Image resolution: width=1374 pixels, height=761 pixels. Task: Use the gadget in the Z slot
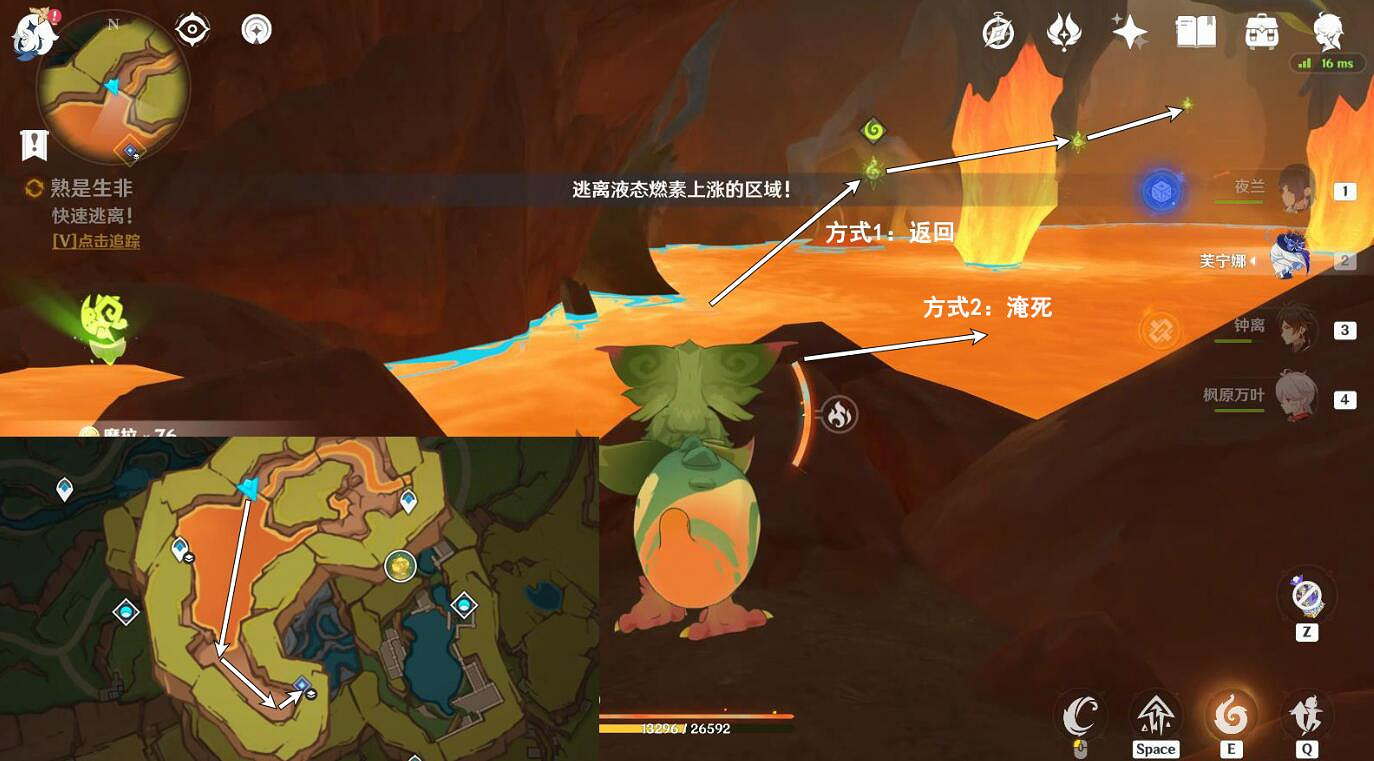(1306, 595)
